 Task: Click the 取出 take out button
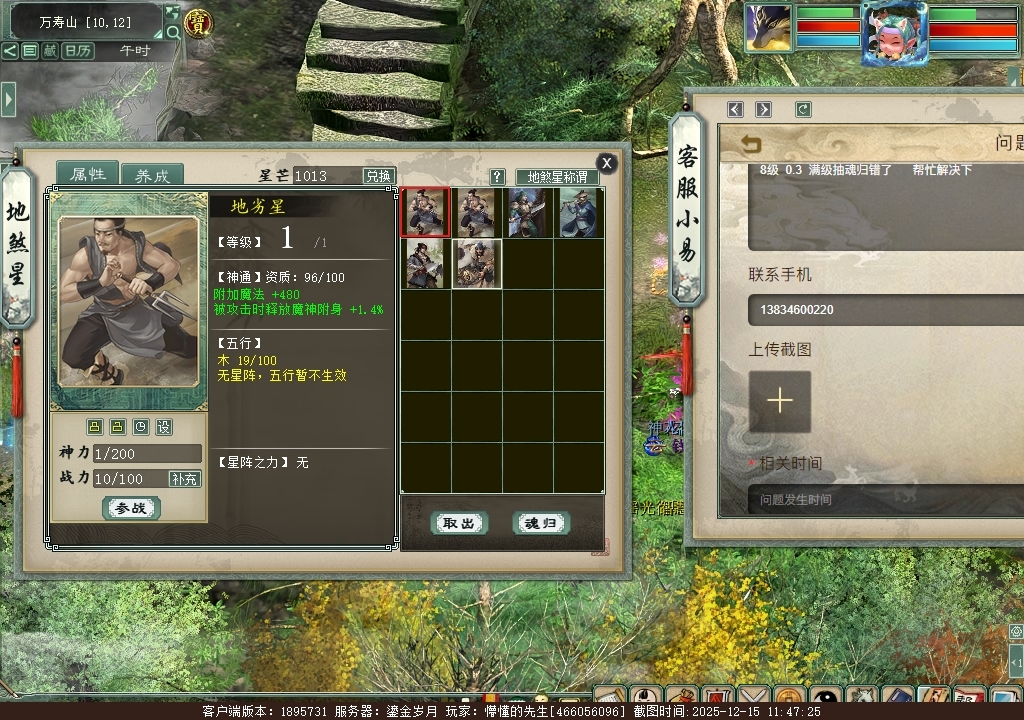459,523
